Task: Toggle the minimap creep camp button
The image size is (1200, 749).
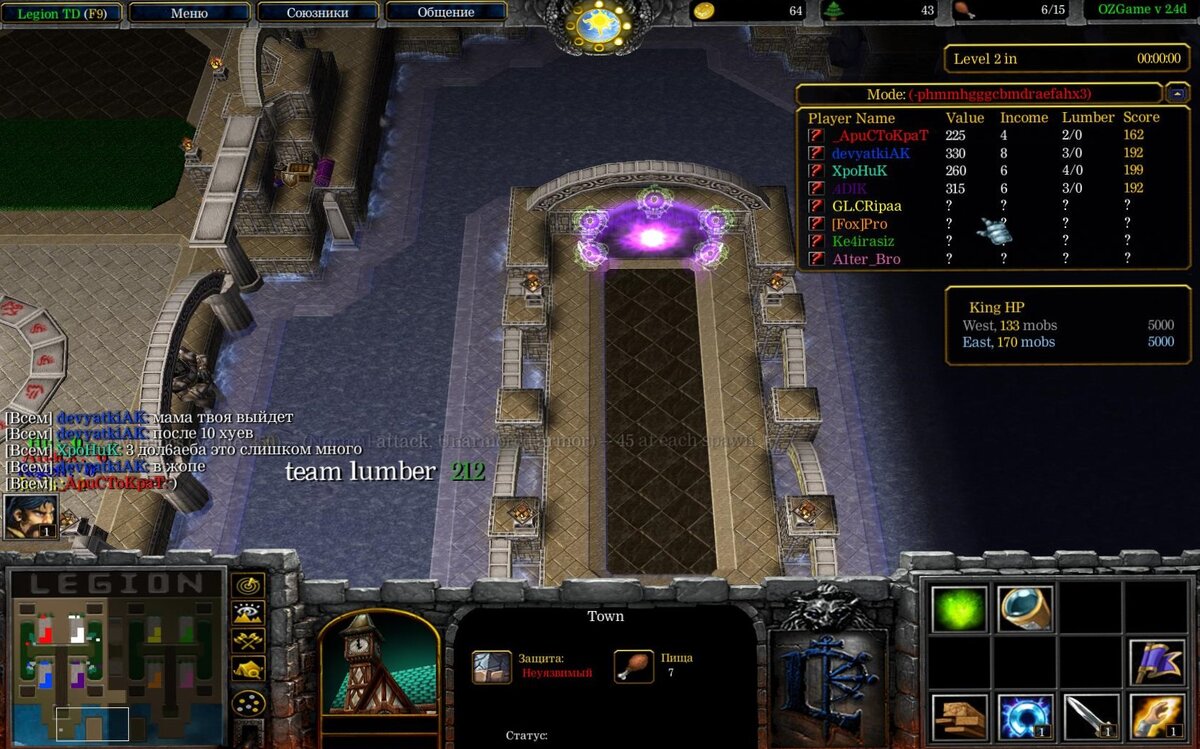Action: click(247, 669)
